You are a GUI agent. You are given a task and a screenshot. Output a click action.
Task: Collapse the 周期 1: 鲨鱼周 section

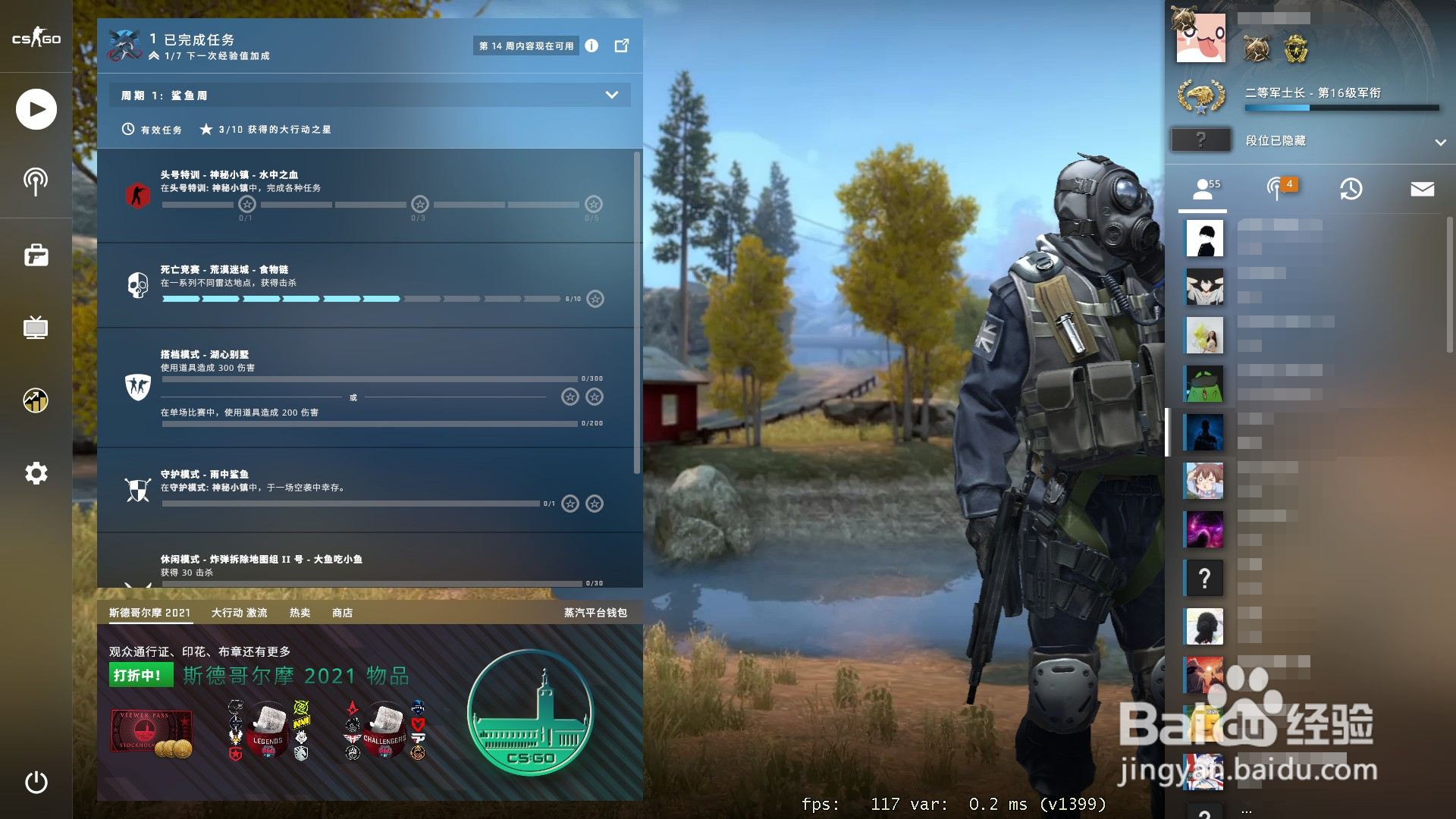(x=610, y=95)
